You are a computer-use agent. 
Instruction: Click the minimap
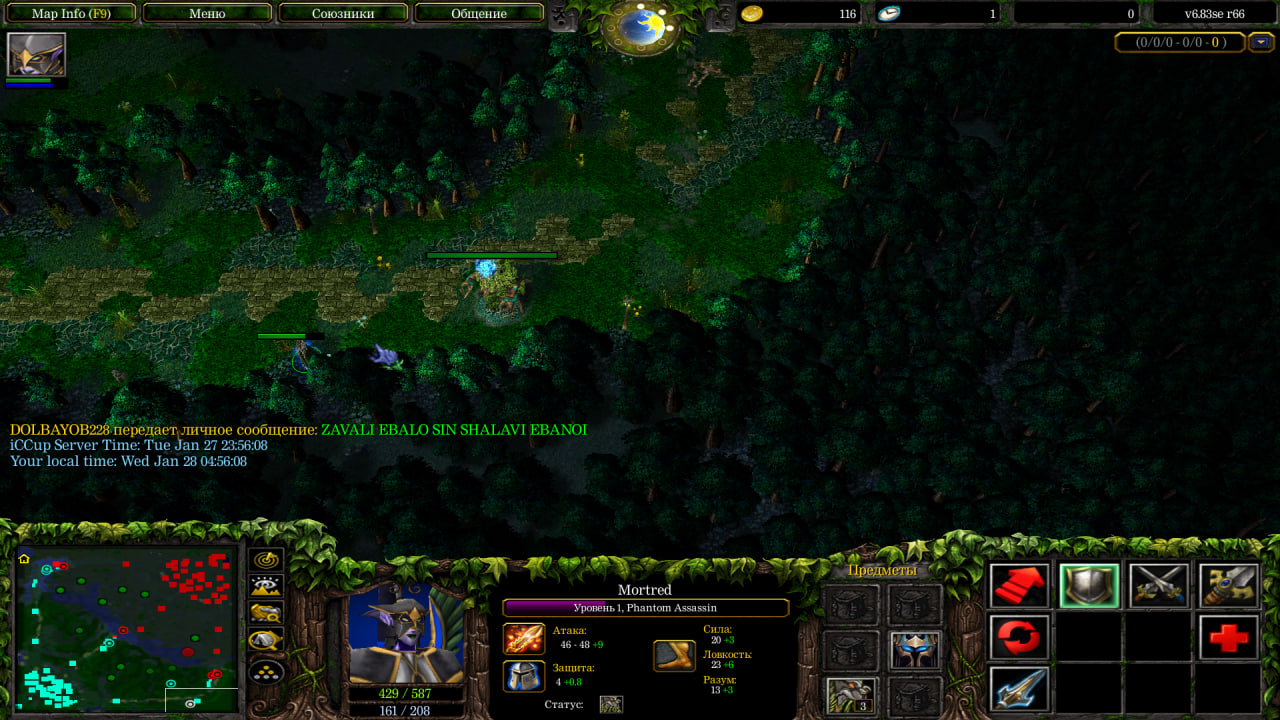point(126,629)
